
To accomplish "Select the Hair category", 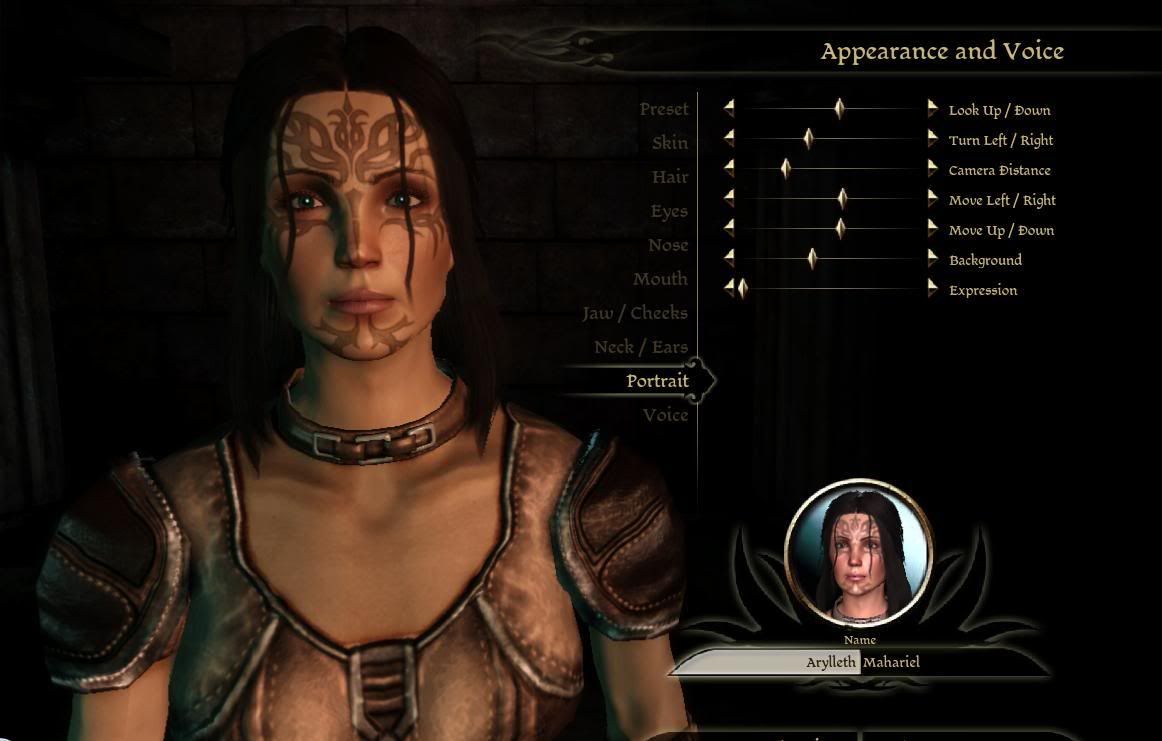I will click(x=670, y=177).
